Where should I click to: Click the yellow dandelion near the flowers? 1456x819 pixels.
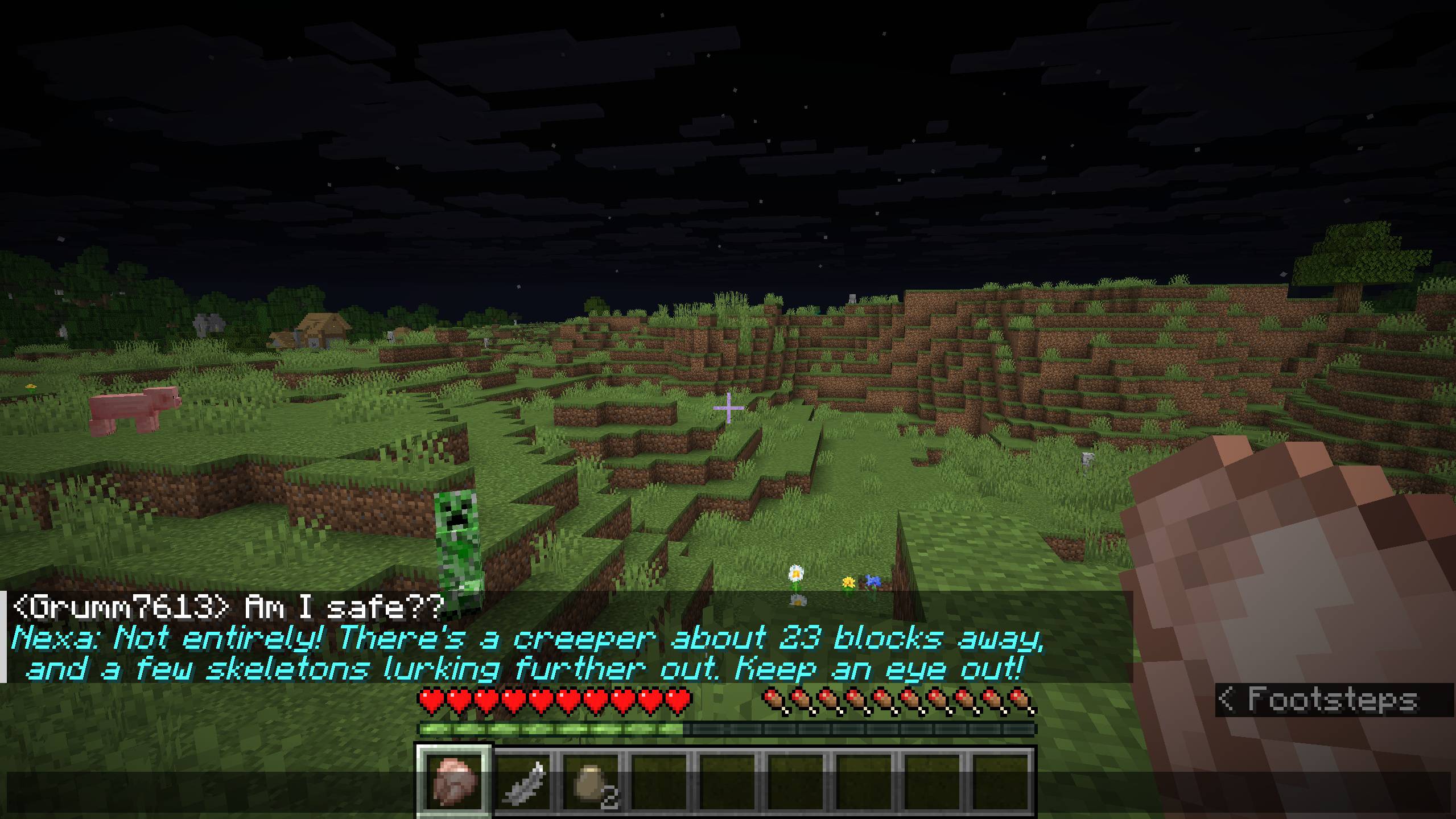tap(848, 582)
